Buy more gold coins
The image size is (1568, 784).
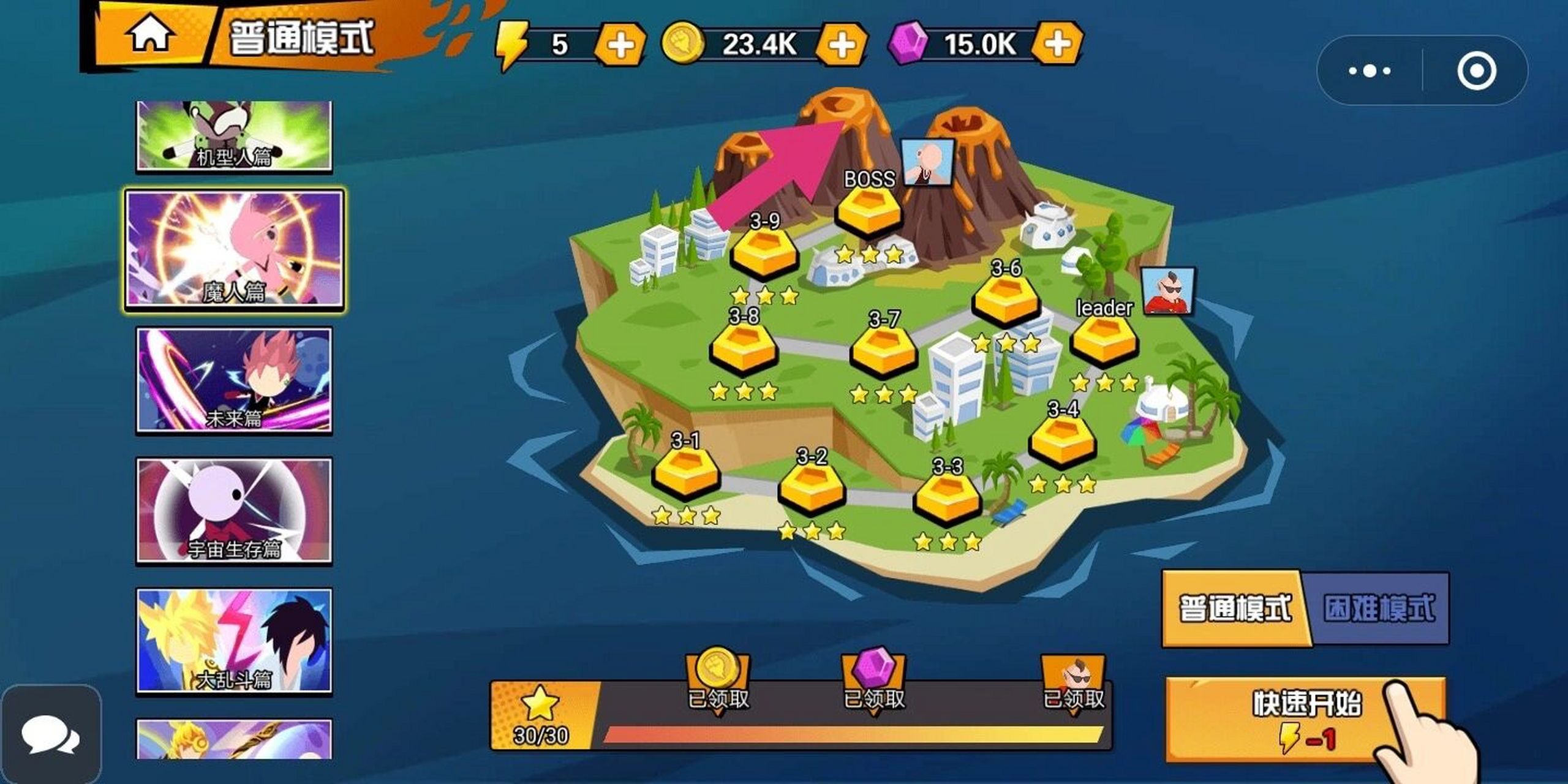842,45
